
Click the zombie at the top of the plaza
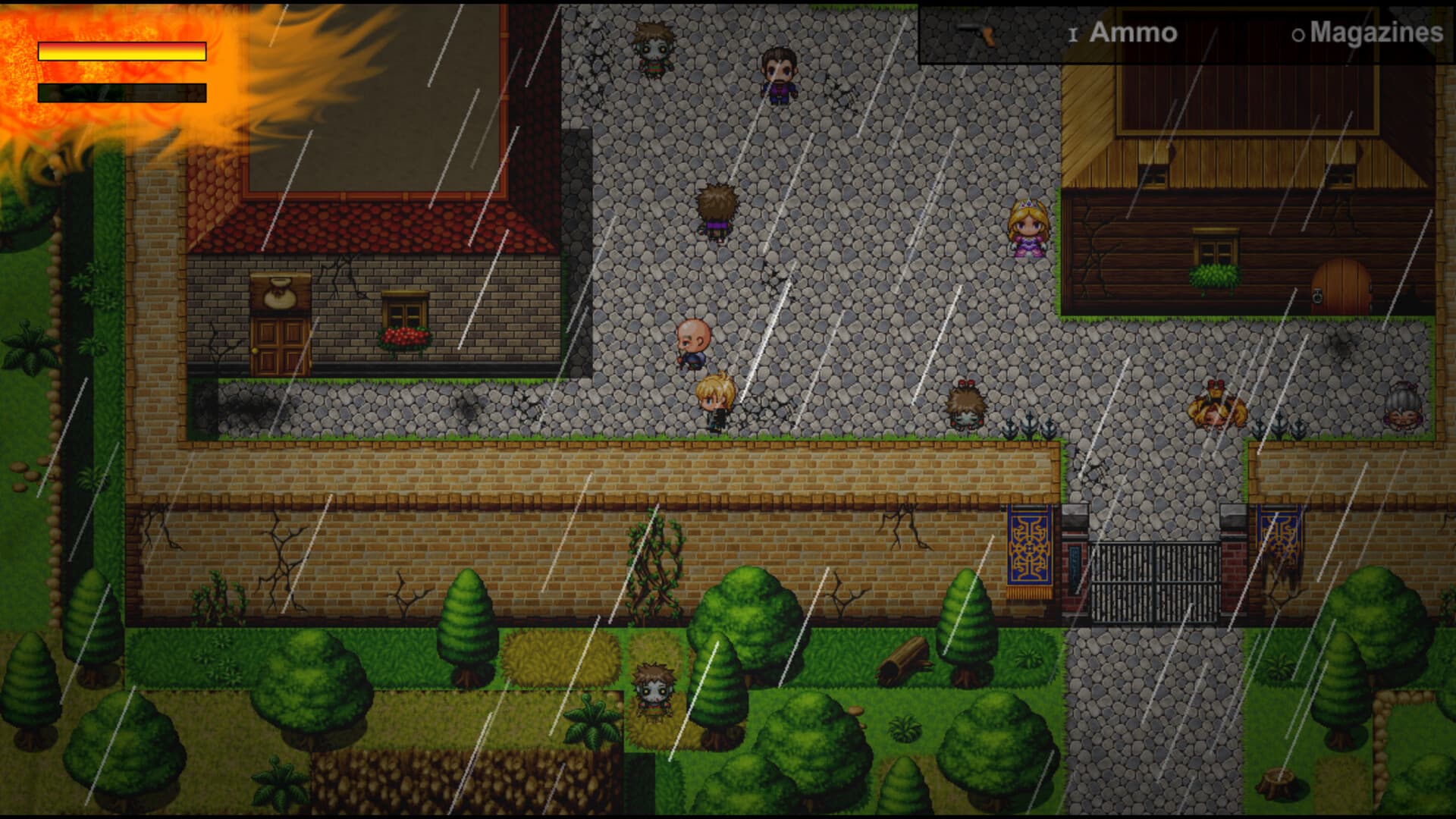click(654, 49)
